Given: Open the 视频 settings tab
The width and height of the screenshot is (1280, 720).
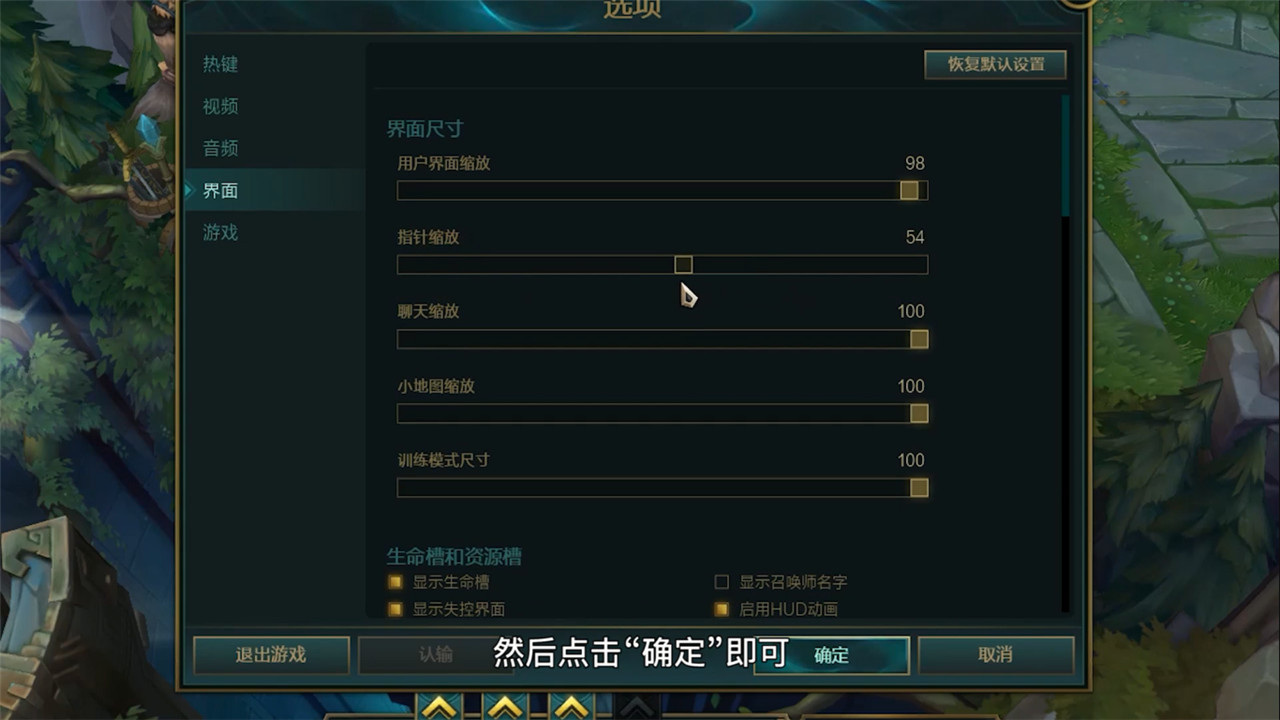Looking at the screenshot, I should coord(220,106).
